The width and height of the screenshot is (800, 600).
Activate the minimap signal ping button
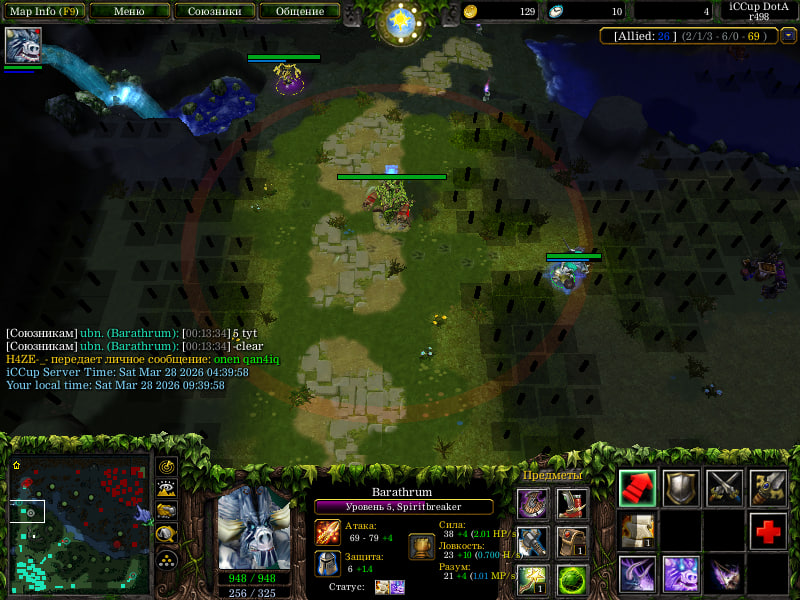[x=167, y=467]
